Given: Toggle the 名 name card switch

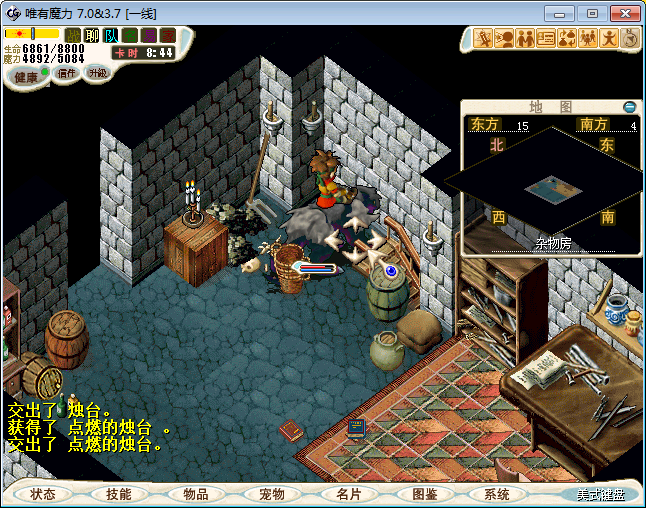Looking at the screenshot, I should tap(130, 35).
